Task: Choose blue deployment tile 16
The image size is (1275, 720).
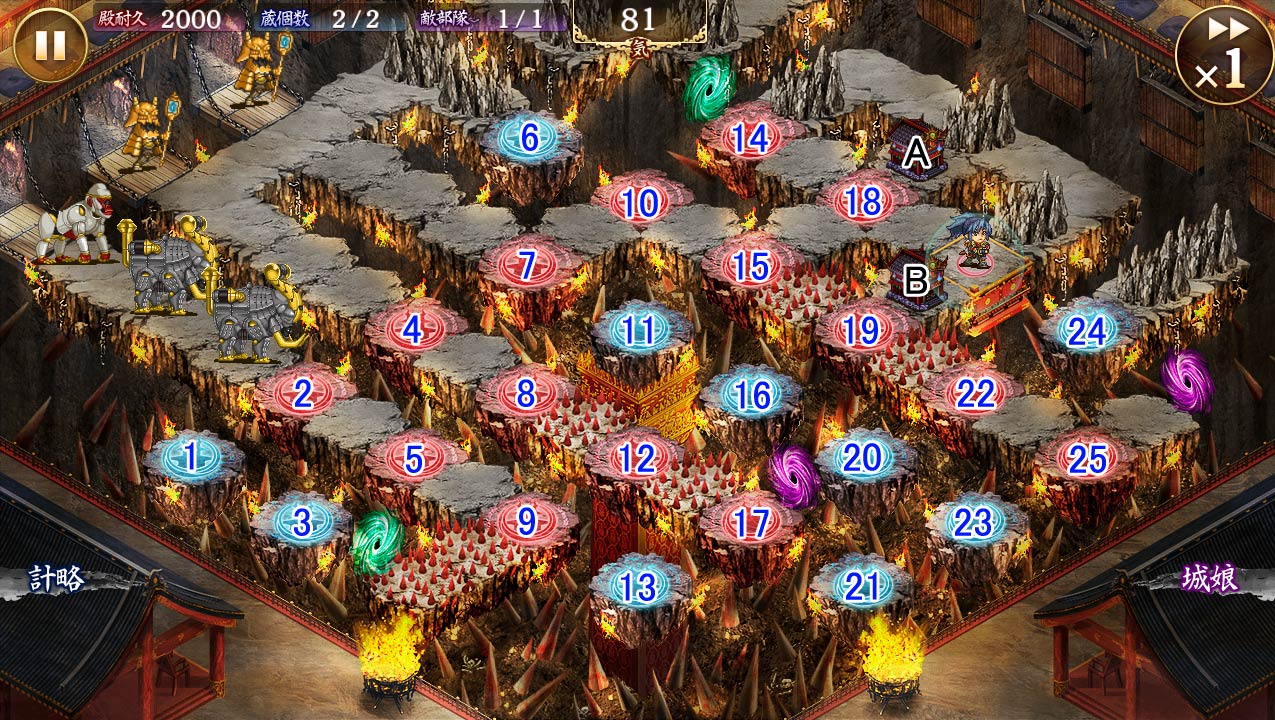Action: (x=751, y=395)
